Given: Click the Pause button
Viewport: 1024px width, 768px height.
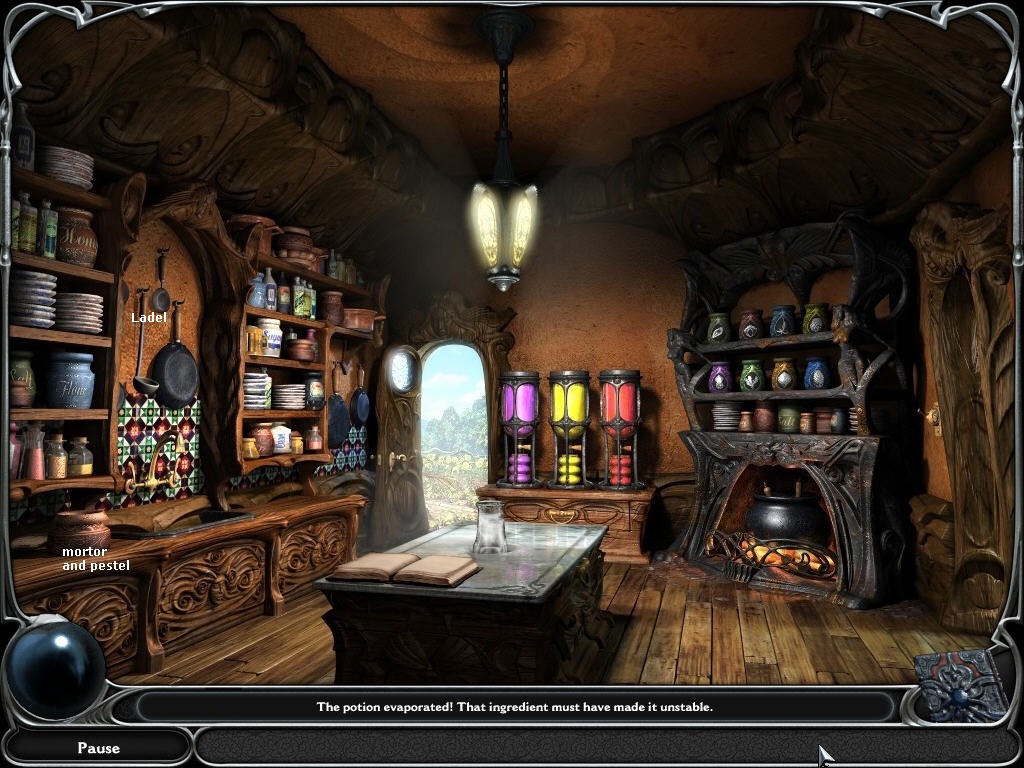Looking at the screenshot, I should coord(98,747).
